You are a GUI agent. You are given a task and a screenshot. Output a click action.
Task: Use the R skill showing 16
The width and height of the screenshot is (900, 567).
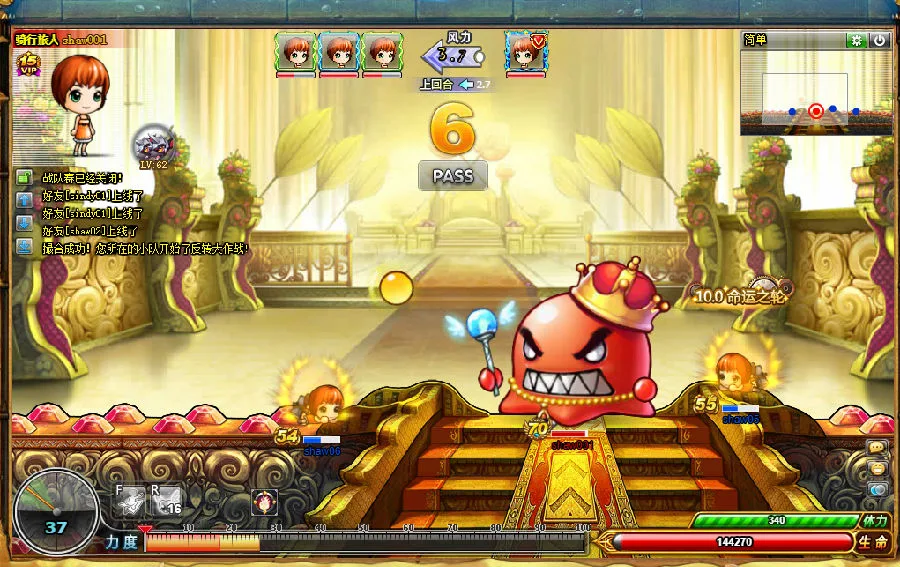coord(167,500)
